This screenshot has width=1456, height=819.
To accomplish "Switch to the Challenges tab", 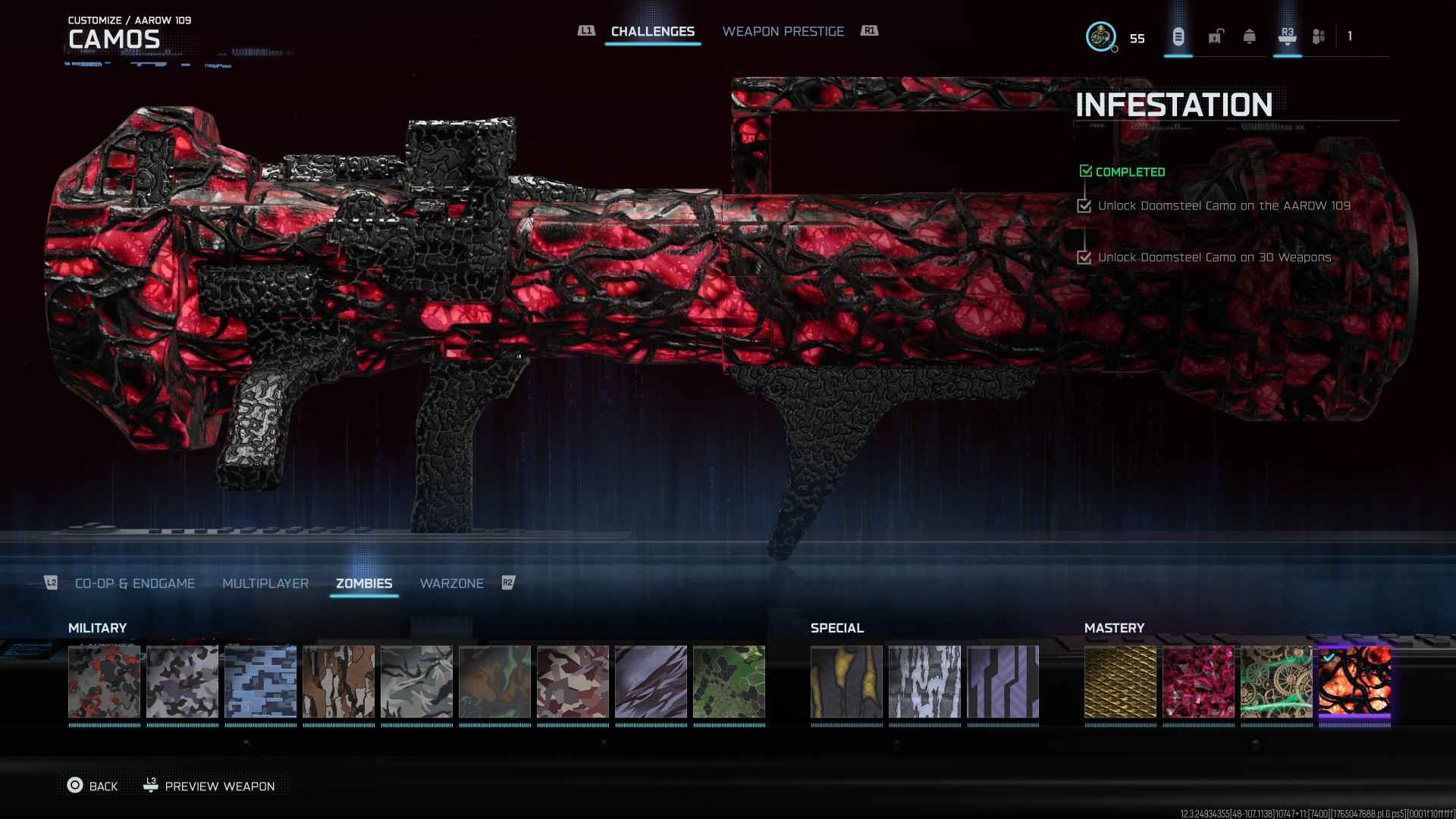I will coord(652,31).
